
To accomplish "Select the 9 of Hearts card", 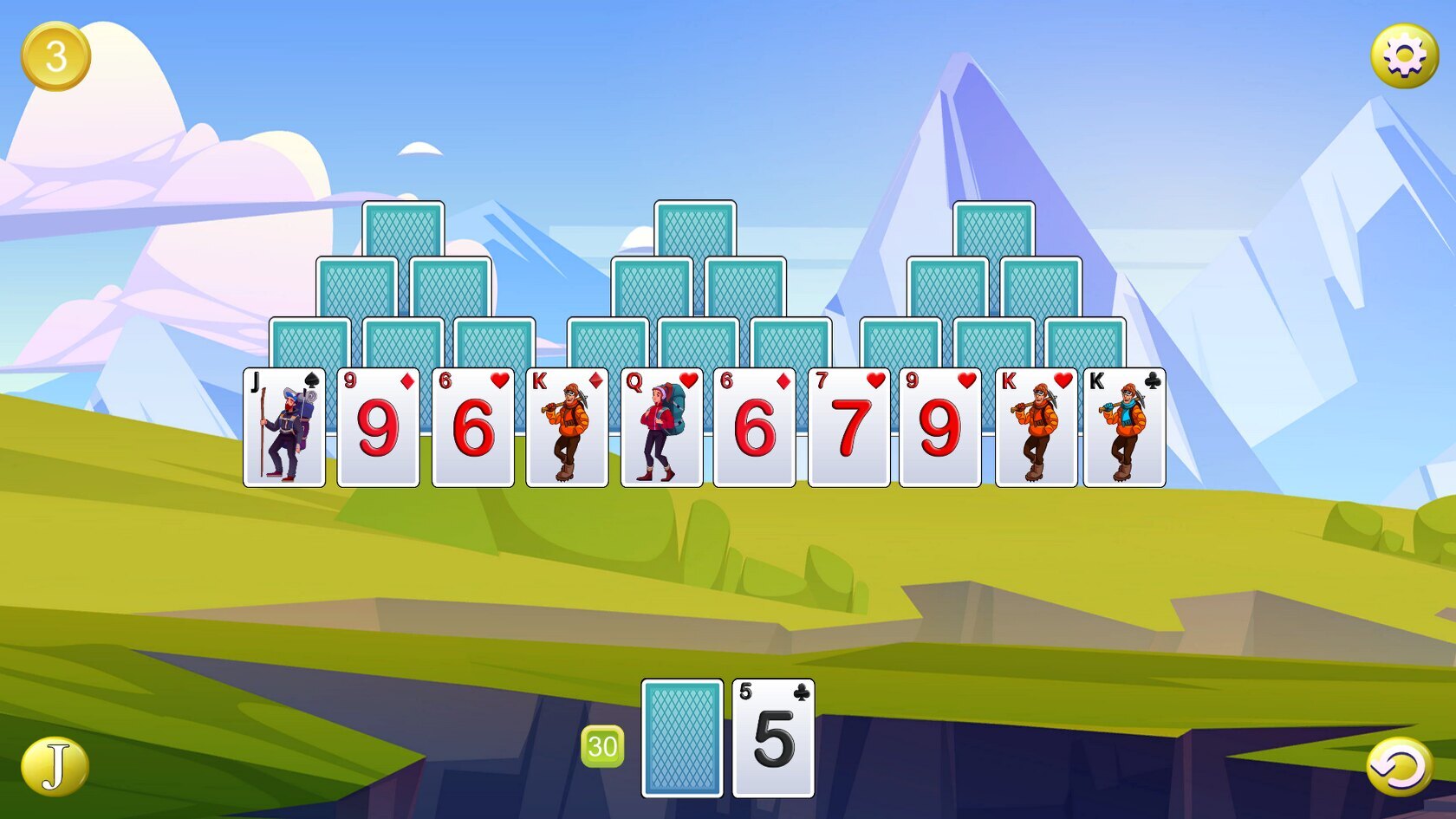I will pos(940,427).
